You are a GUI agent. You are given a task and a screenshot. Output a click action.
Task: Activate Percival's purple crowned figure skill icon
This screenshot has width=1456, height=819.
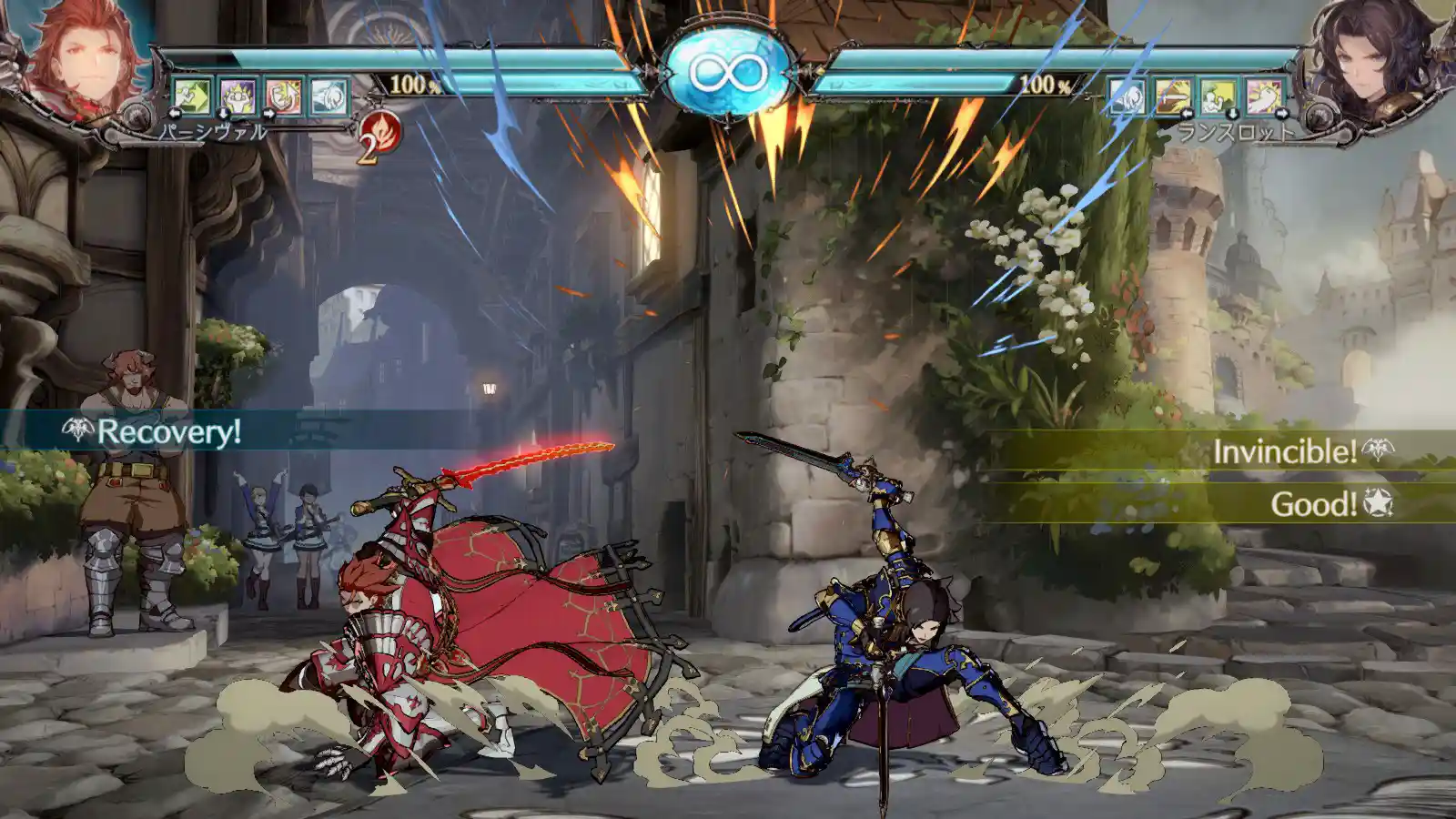[x=238, y=96]
